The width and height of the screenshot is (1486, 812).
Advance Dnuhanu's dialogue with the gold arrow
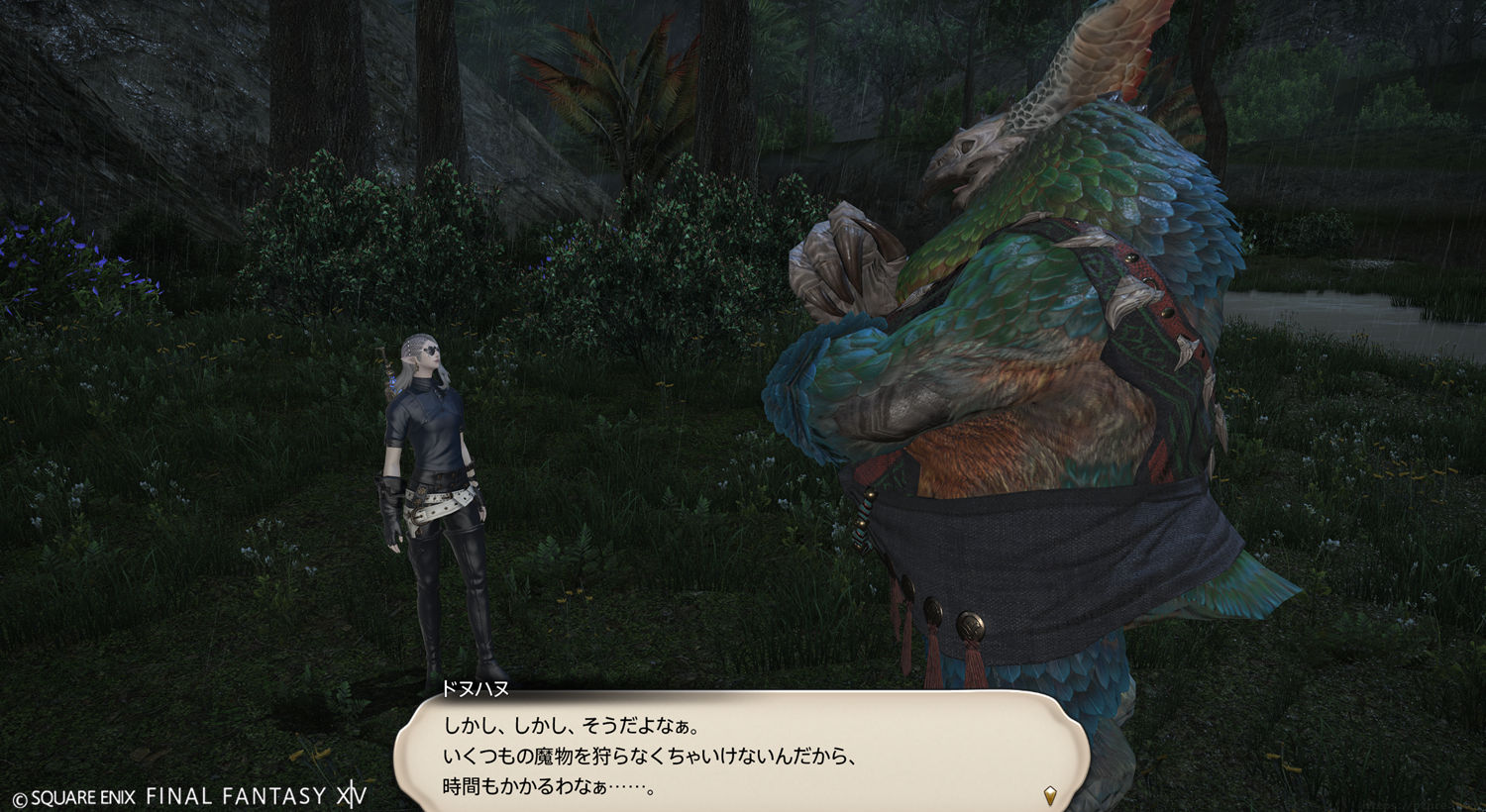(x=1050, y=794)
